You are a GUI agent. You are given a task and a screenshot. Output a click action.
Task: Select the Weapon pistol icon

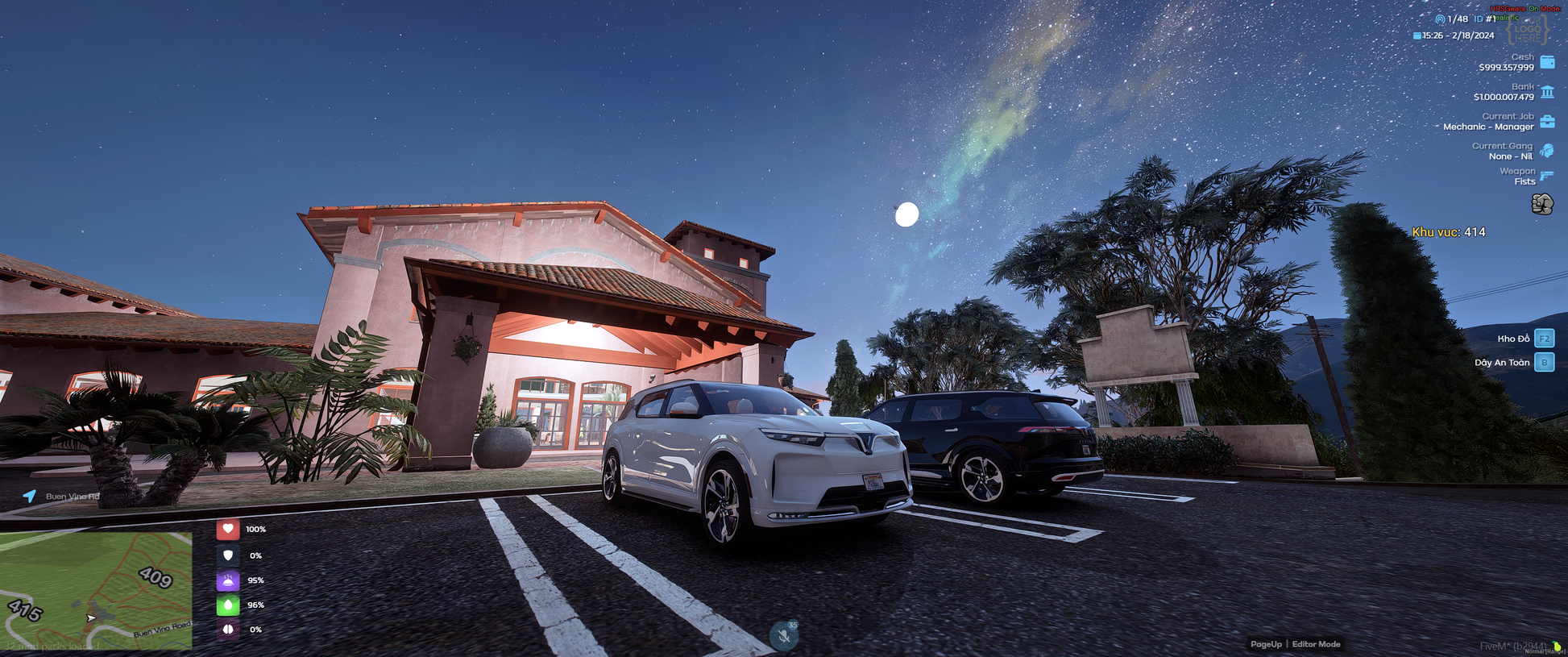click(1547, 176)
